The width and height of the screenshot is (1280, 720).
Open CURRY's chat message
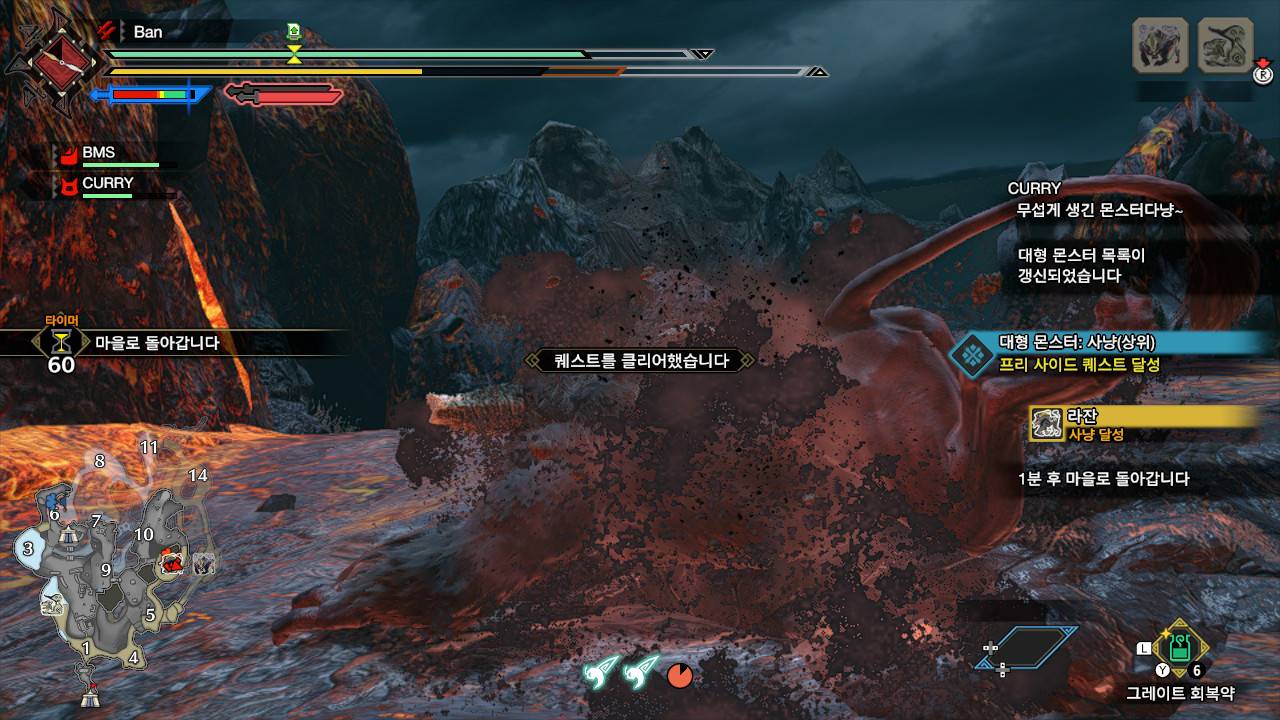pos(1100,200)
